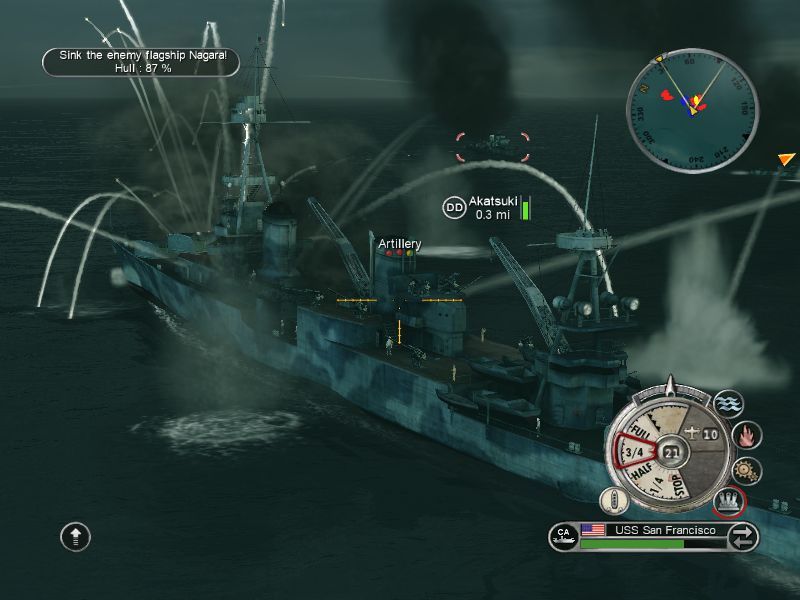The height and width of the screenshot is (600, 800).
Task: Click the compass radar minimap
Action: pyautogui.click(x=692, y=97)
